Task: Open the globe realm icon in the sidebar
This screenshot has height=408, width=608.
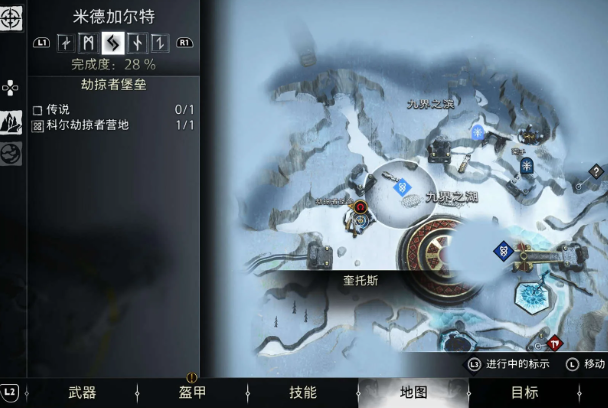Action: click(x=12, y=153)
